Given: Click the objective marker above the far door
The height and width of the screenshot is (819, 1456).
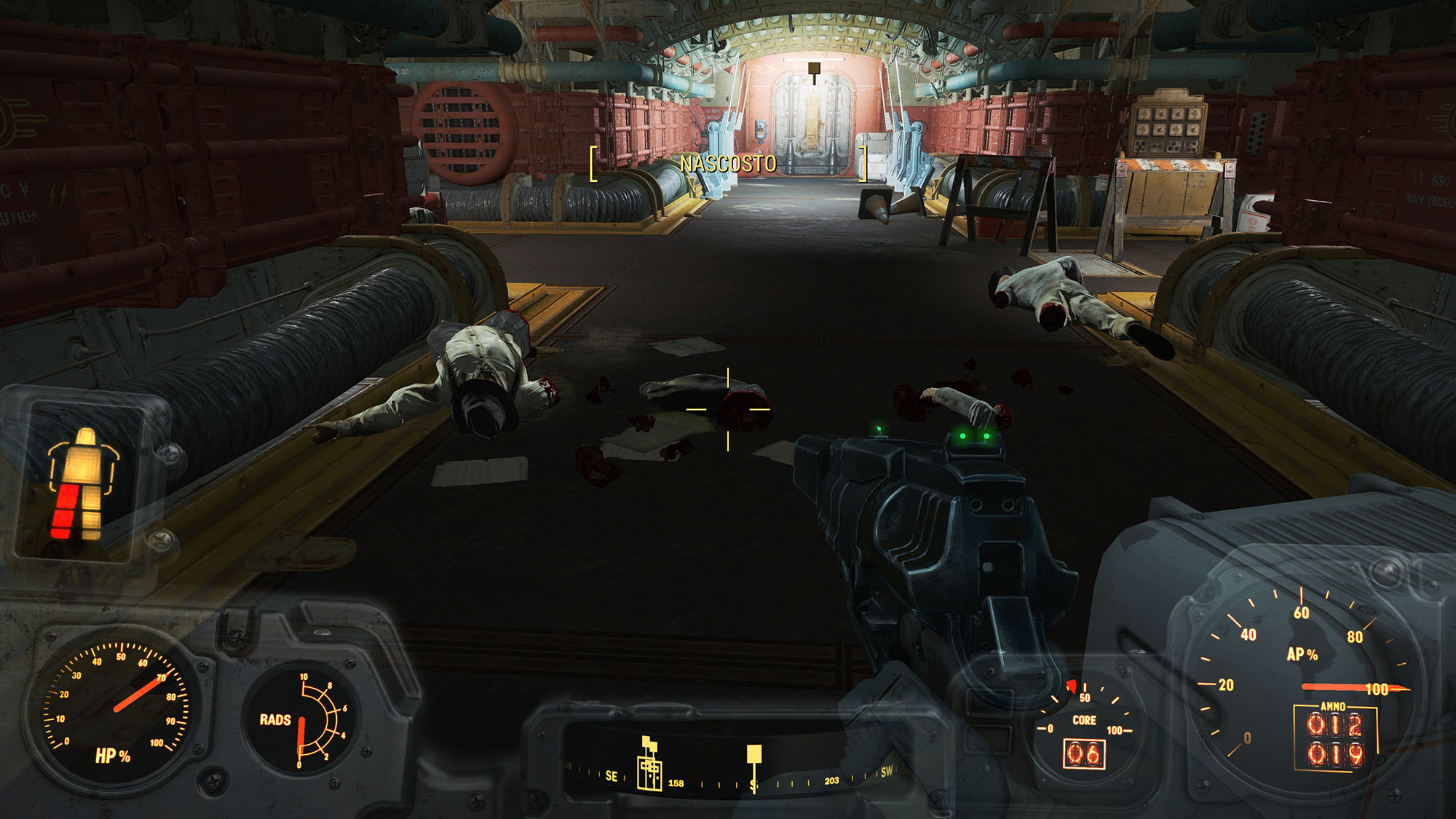Looking at the screenshot, I should tap(814, 69).
